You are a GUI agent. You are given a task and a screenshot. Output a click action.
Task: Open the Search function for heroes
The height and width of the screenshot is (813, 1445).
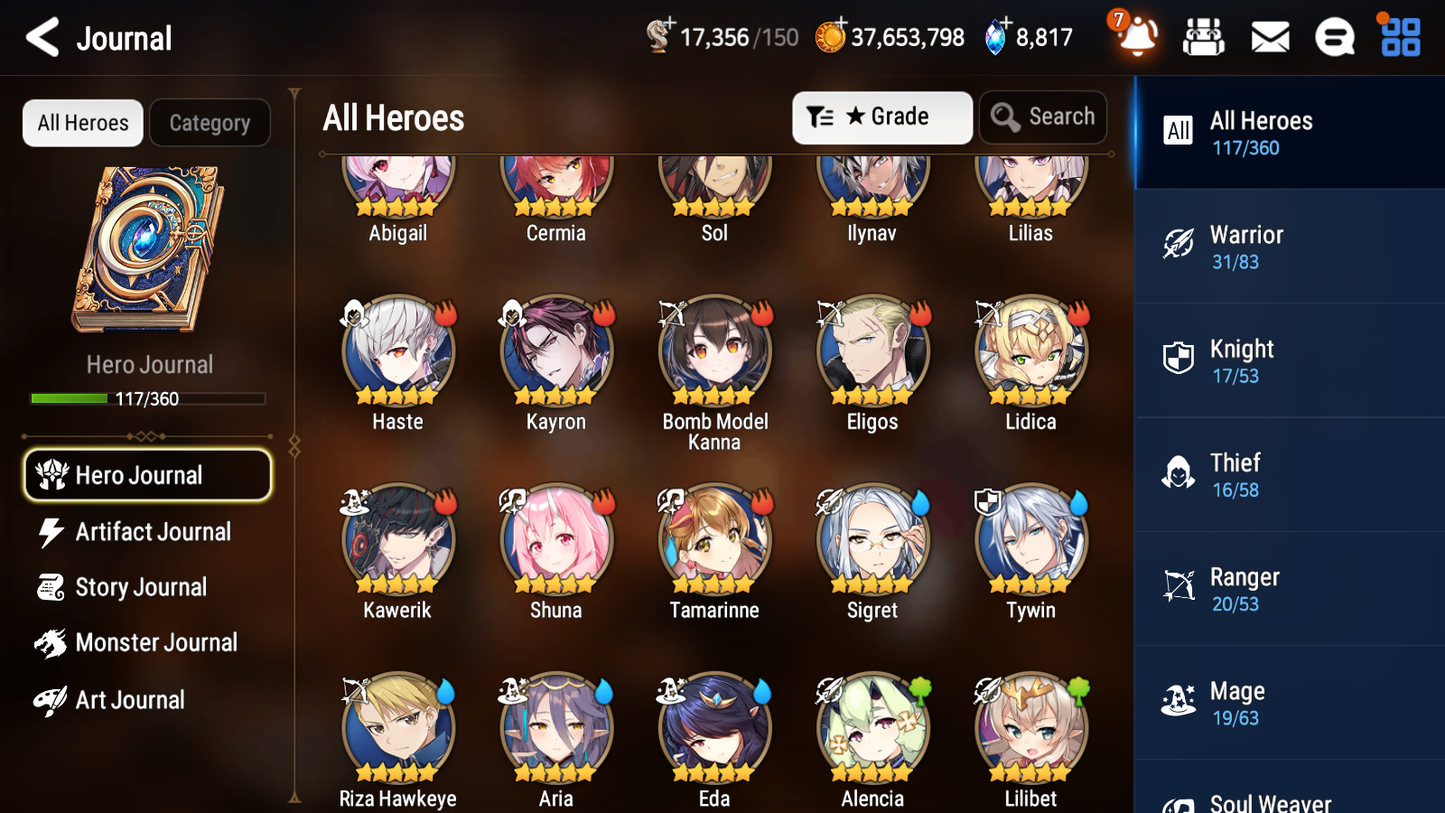1043,117
